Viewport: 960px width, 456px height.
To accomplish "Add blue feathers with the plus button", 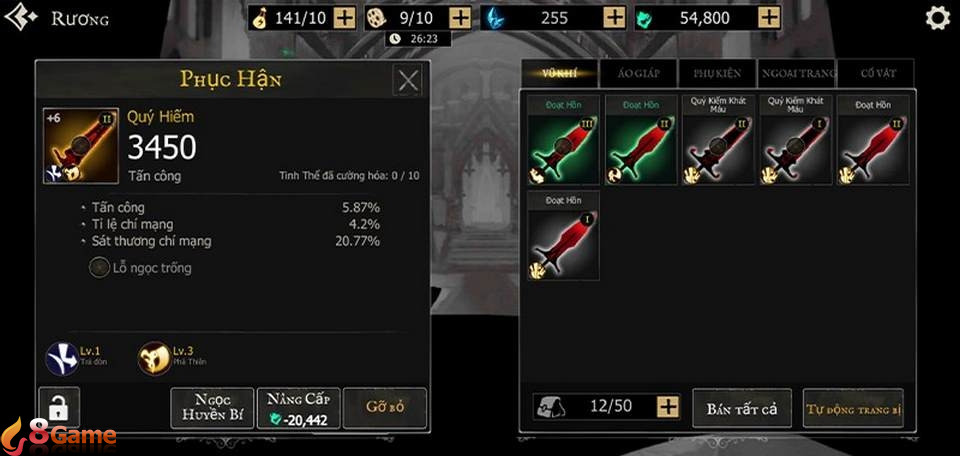I will (x=615, y=18).
